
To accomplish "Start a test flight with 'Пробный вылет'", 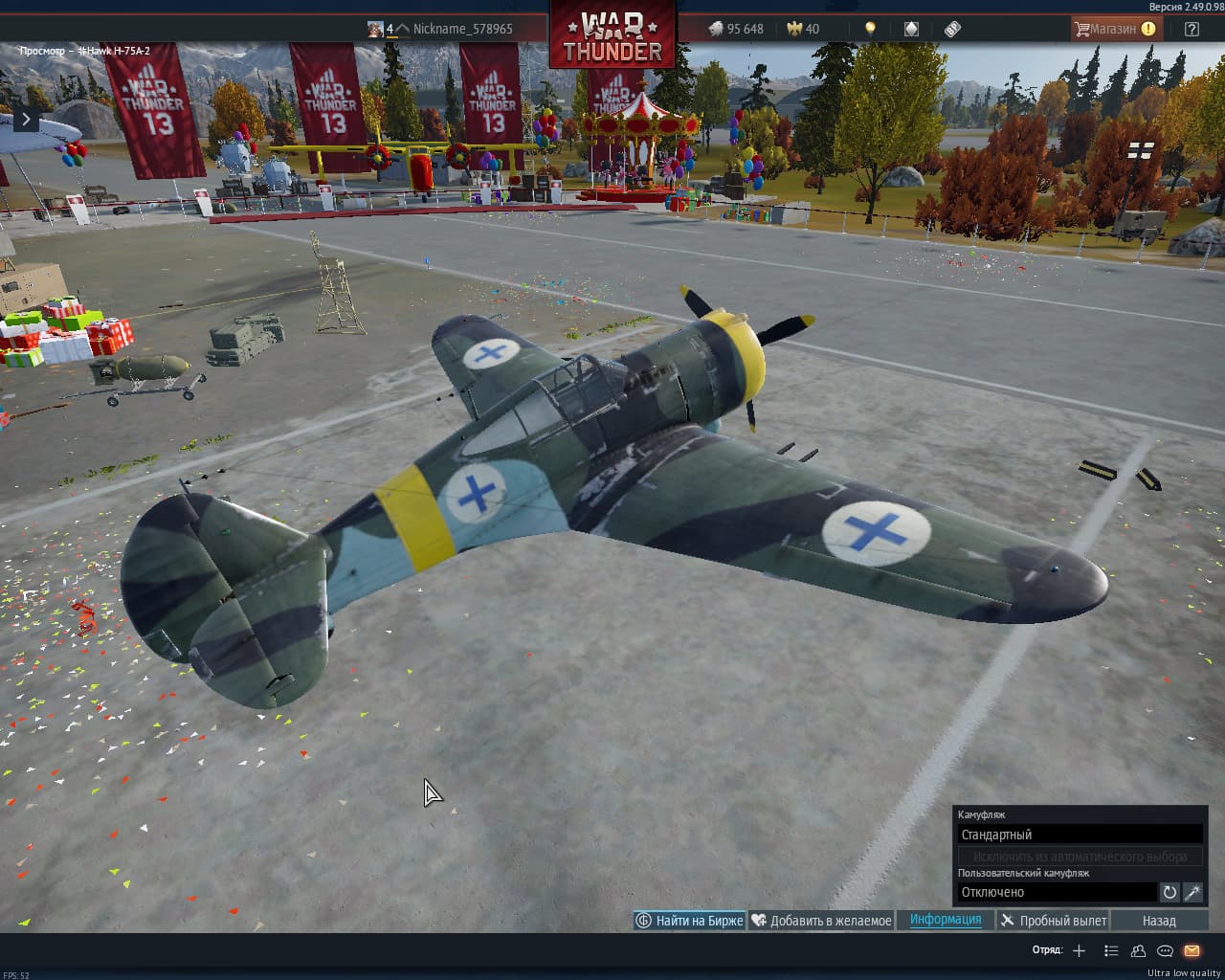I will [1053, 921].
